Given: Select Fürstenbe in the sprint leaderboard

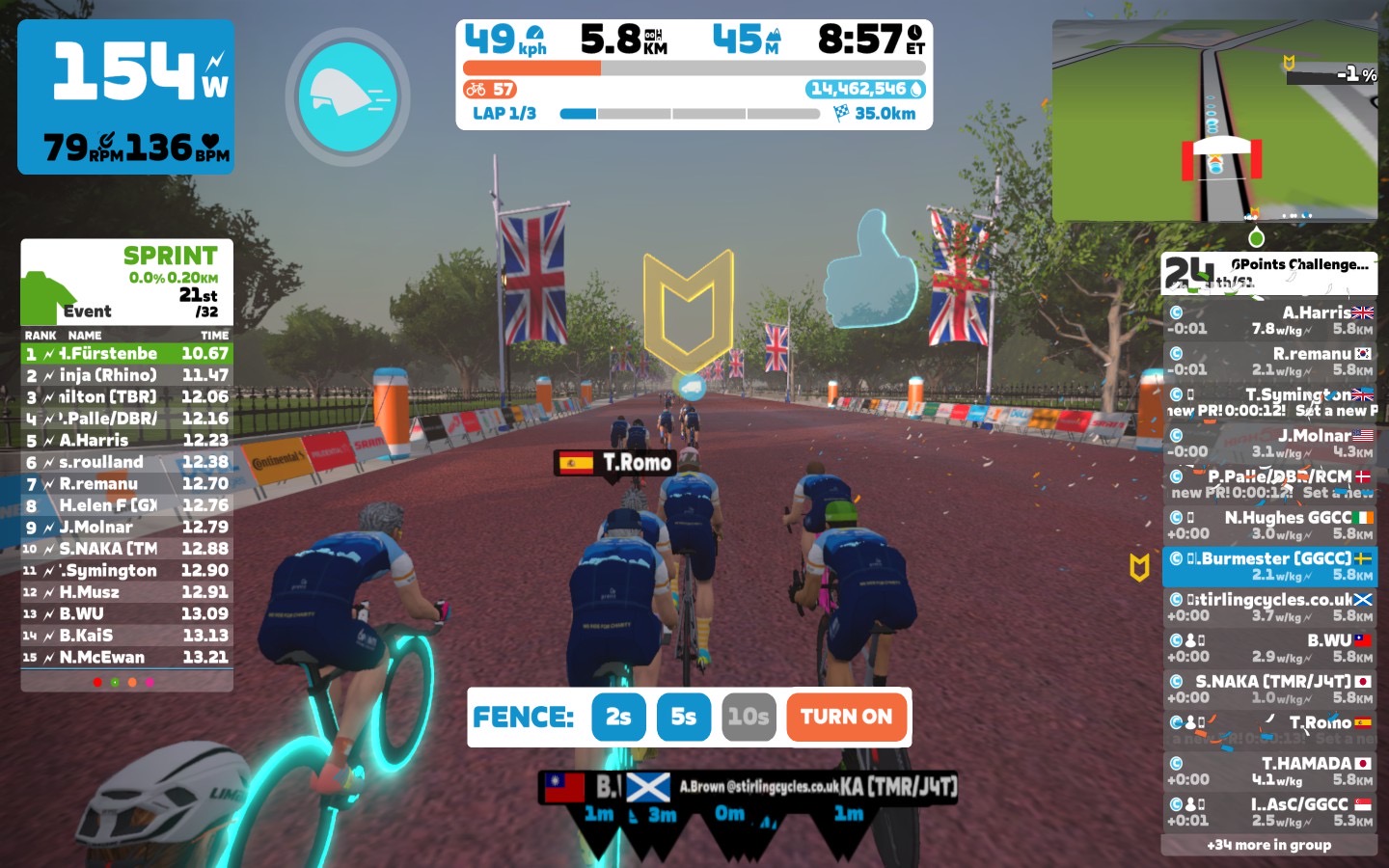Looking at the screenshot, I should click(x=126, y=354).
